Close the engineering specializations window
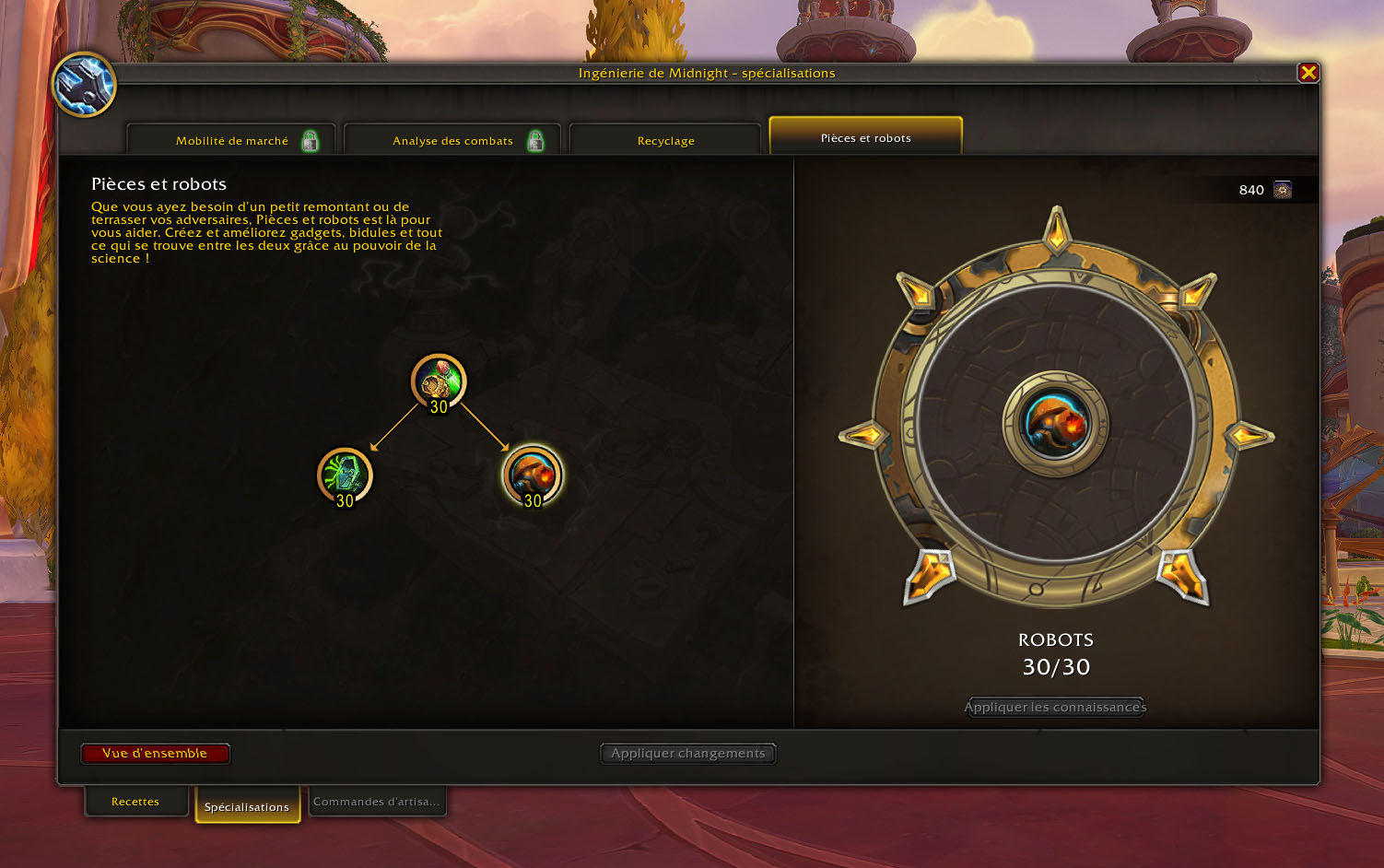The height and width of the screenshot is (868, 1384). [1308, 73]
